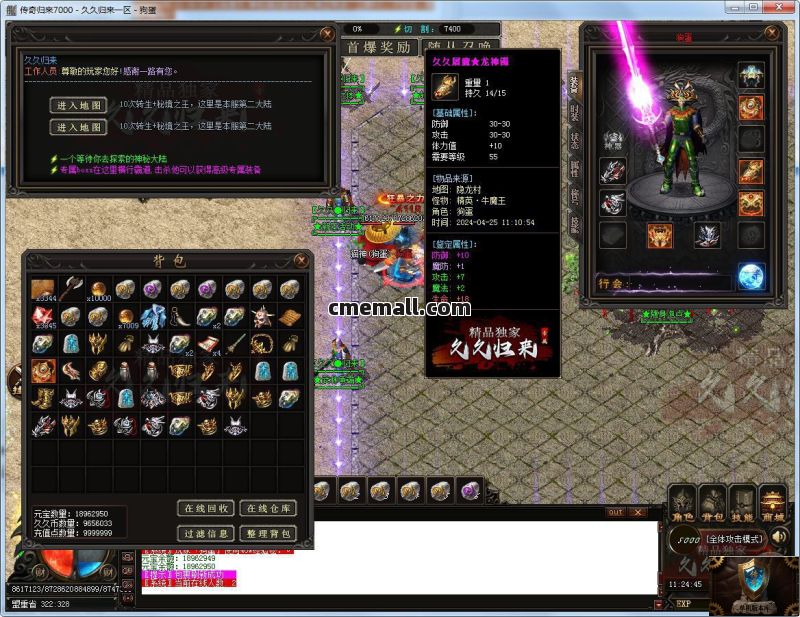Close the game window via title bar
This screenshot has width=800, height=617.
pyautogui.click(x=785, y=8)
